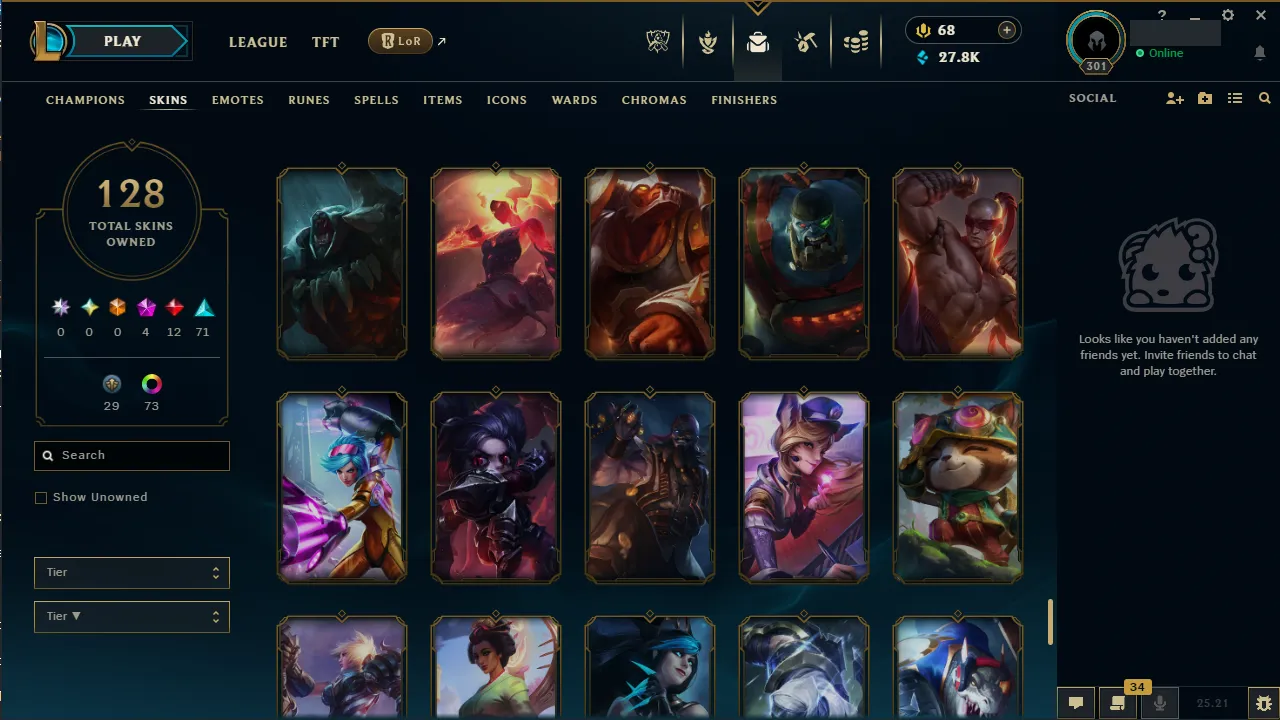This screenshot has height=720, width=1280.
Task: Click the PLAY button
Action: pos(122,41)
